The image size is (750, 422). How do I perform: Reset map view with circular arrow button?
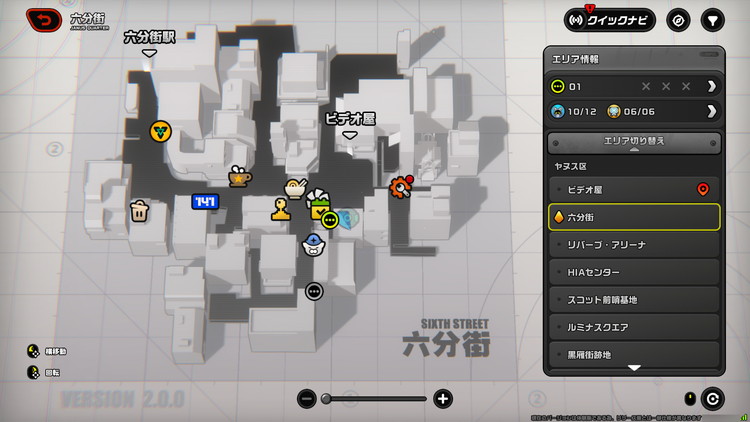point(713,398)
